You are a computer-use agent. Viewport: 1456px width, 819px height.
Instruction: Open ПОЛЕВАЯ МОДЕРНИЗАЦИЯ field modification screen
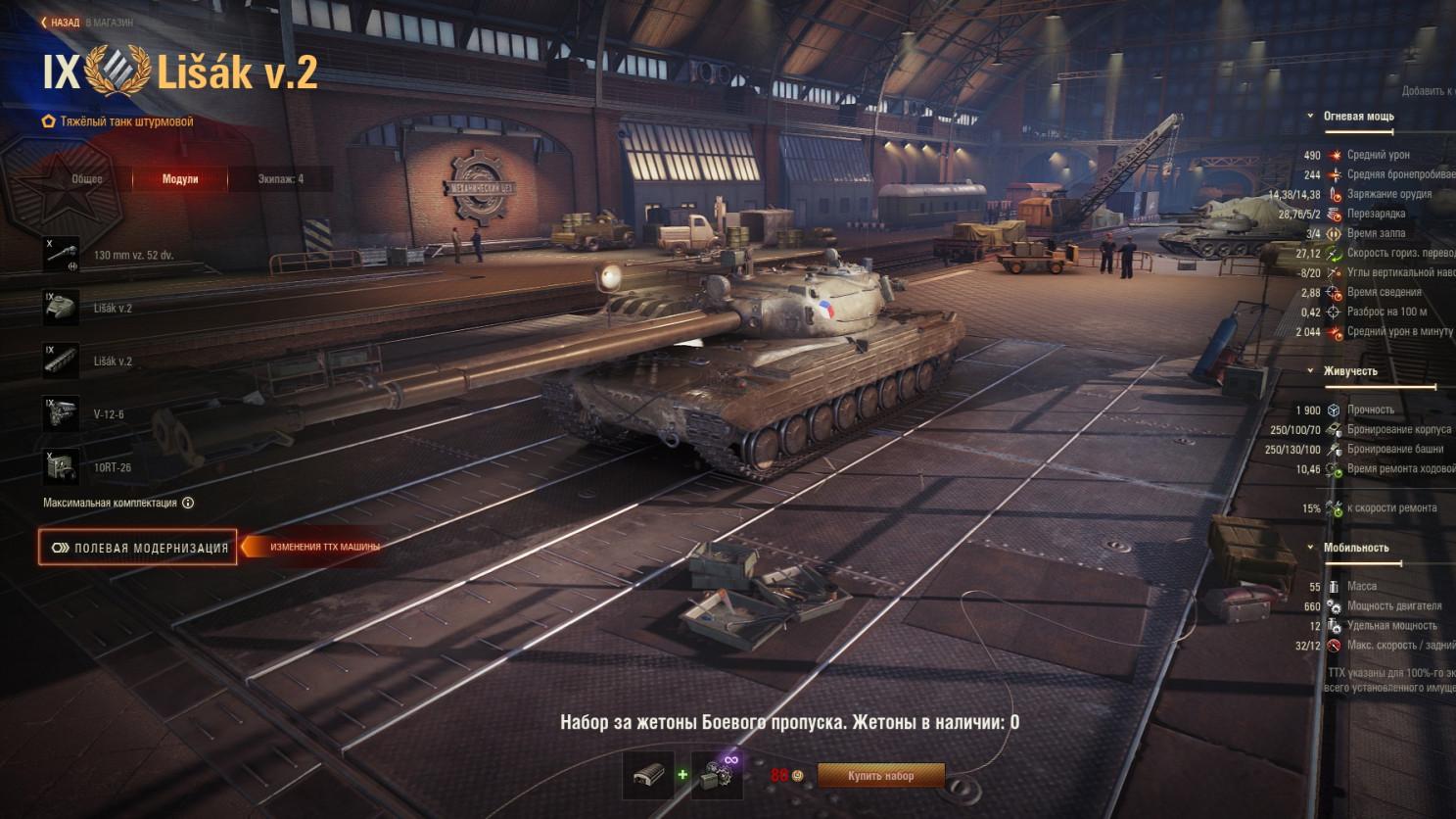coord(137,548)
